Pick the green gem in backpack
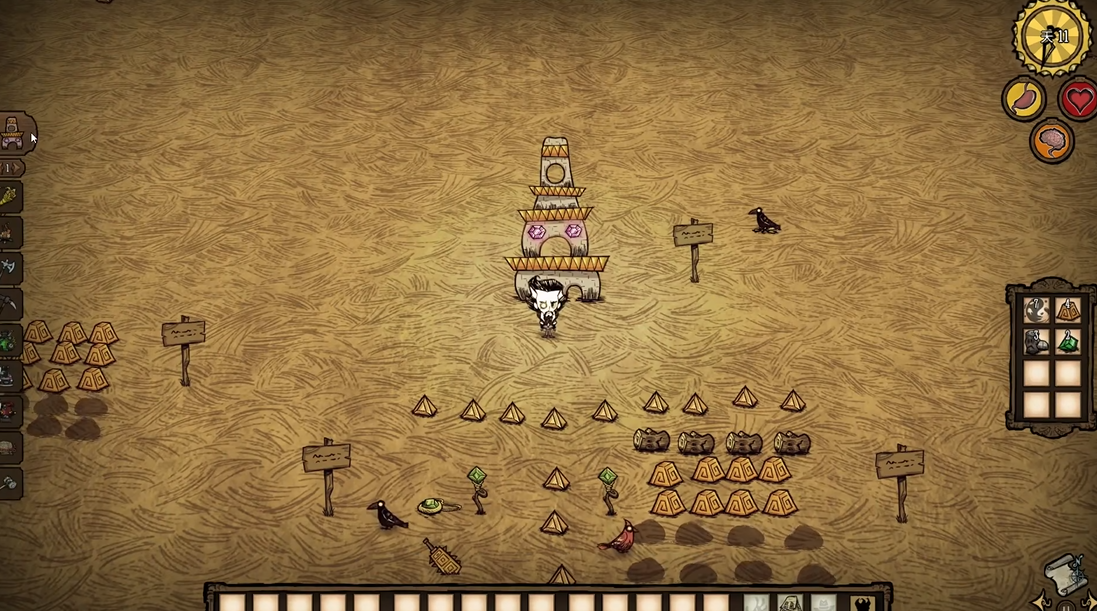Viewport: 1097px width, 611px height. (1068, 343)
